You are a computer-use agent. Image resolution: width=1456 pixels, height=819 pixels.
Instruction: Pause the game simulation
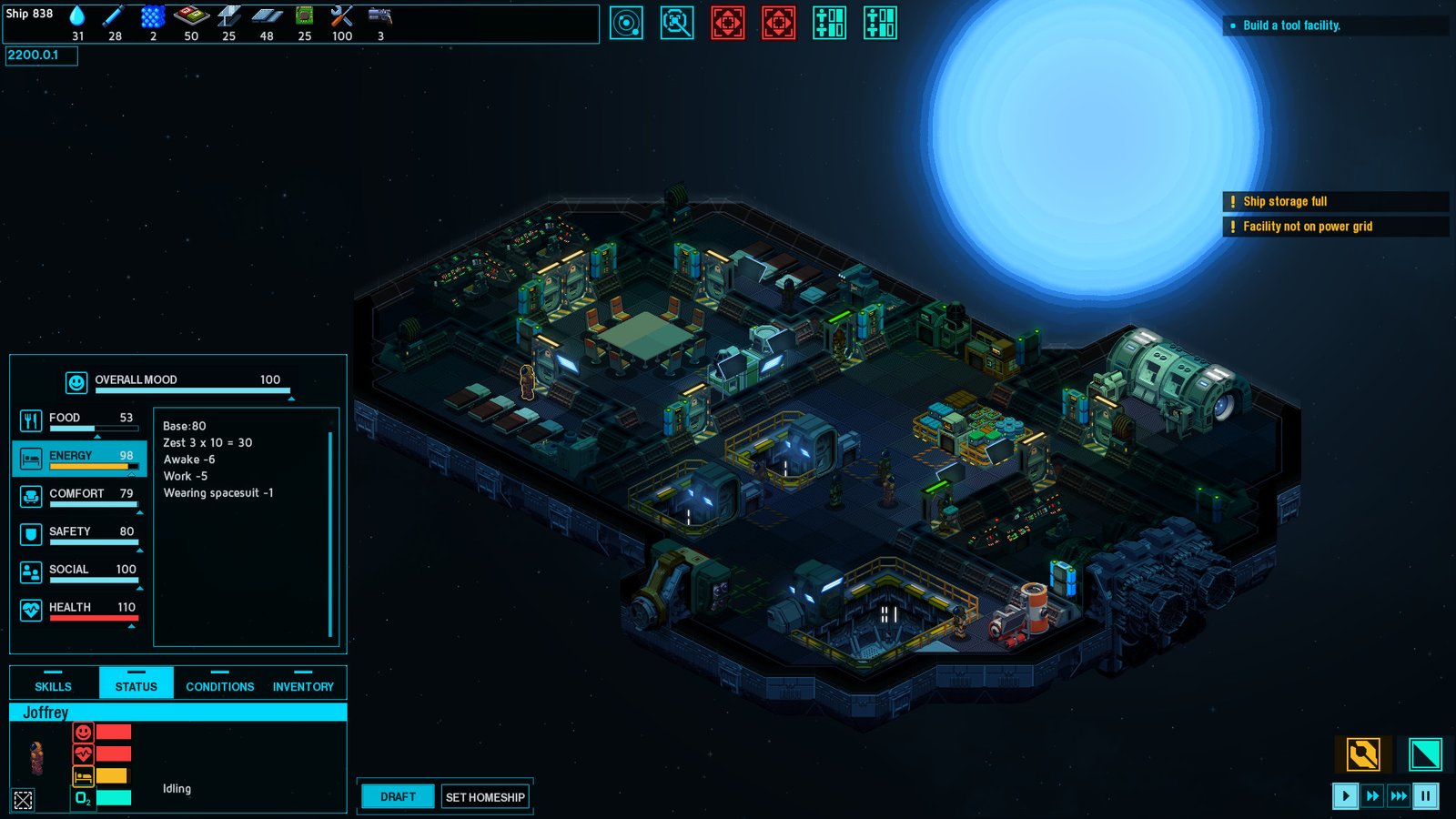click(x=1426, y=795)
